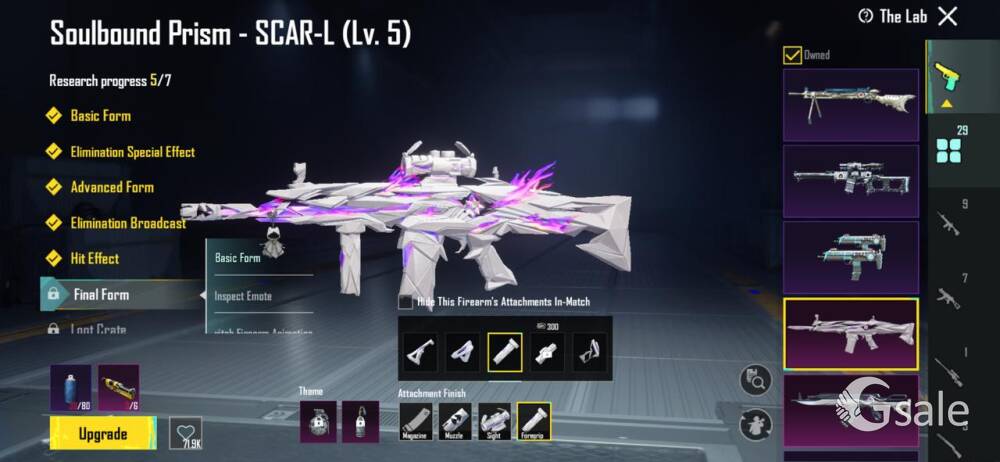Image resolution: width=1000 pixels, height=462 pixels.
Task: Choose the scoped sniper rifle skin thumbnail
Action: pos(850,181)
